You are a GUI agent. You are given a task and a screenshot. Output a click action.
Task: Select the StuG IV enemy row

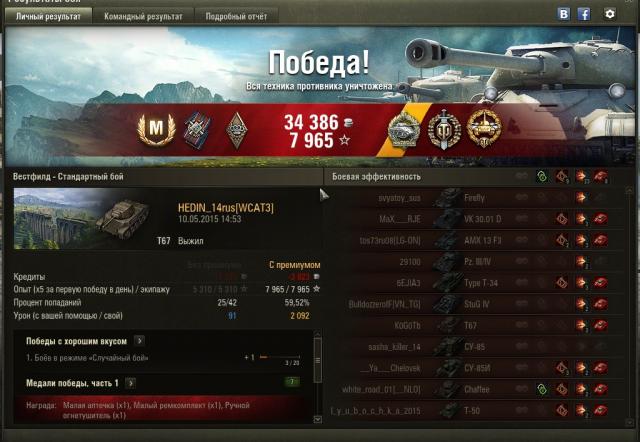[470, 303]
